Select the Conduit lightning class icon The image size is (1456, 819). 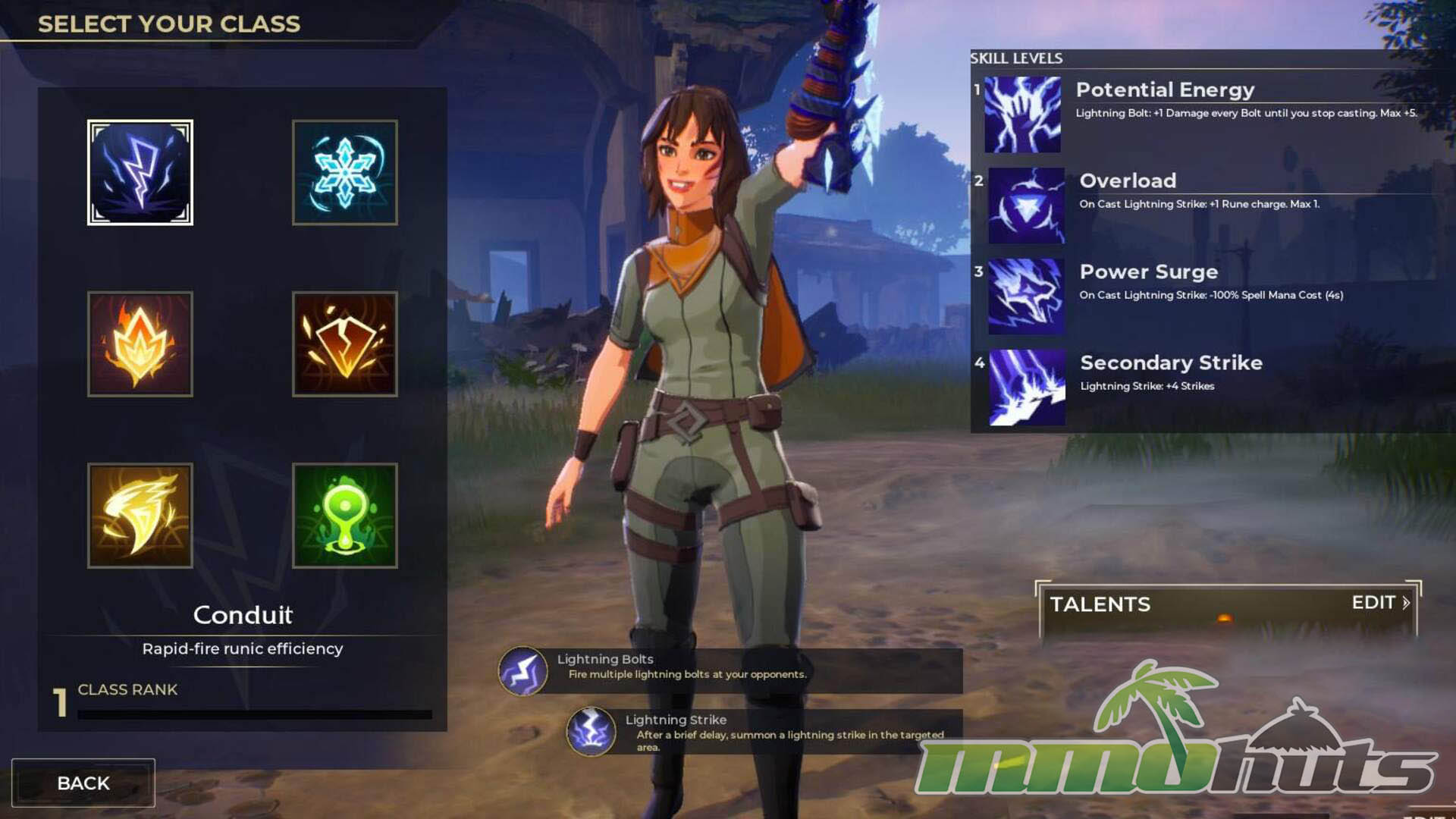click(x=140, y=172)
